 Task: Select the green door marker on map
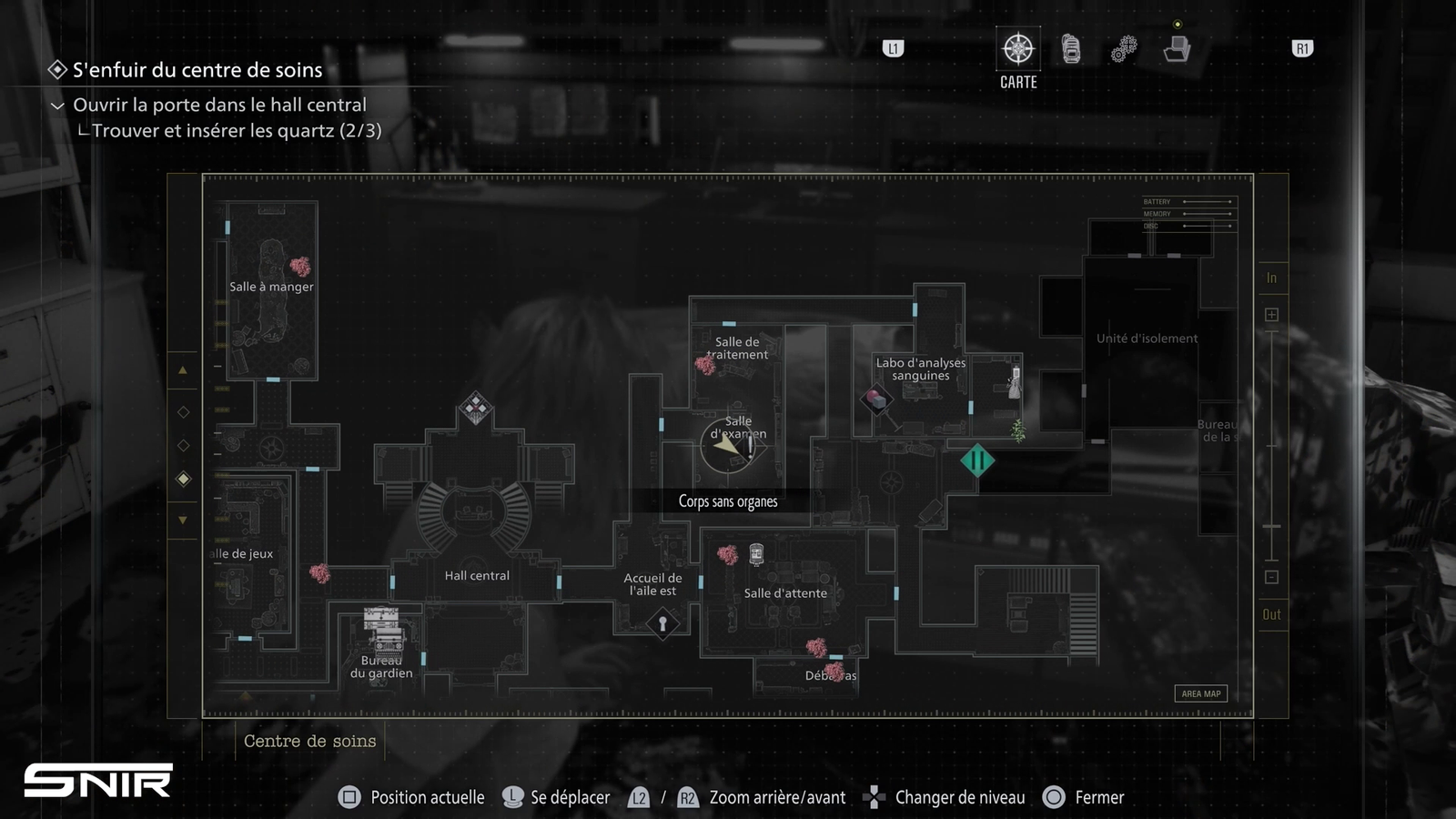(977, 460)
